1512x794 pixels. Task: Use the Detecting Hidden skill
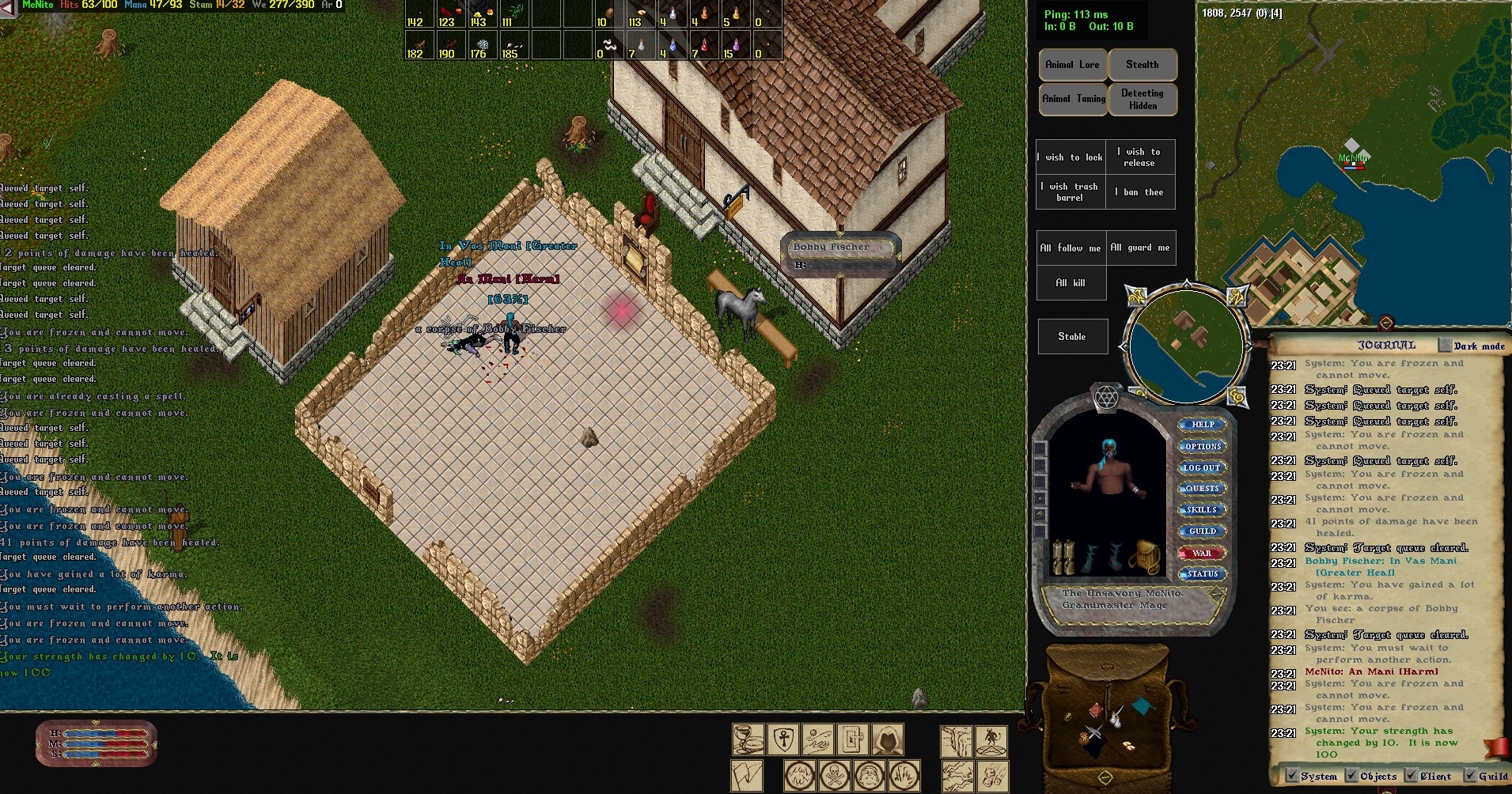click(x=1142, y=99)
